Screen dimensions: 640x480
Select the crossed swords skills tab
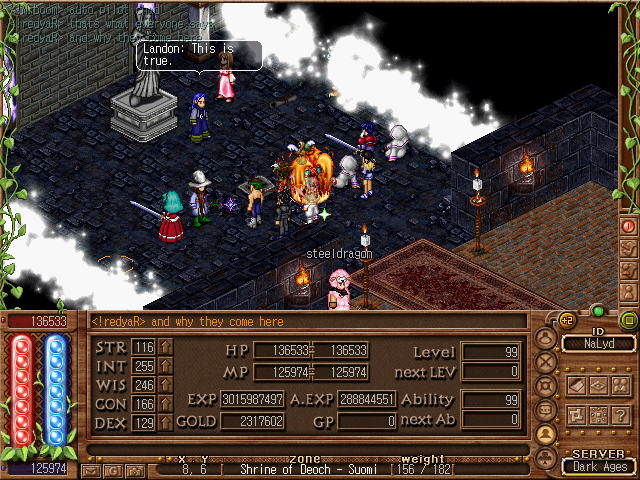click(546, 362)
